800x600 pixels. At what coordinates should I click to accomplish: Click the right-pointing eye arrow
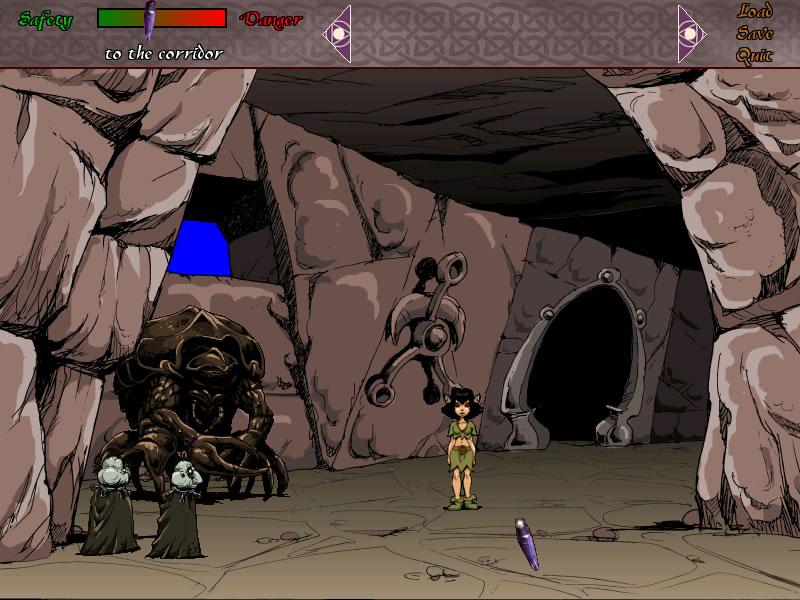[691, 33]
